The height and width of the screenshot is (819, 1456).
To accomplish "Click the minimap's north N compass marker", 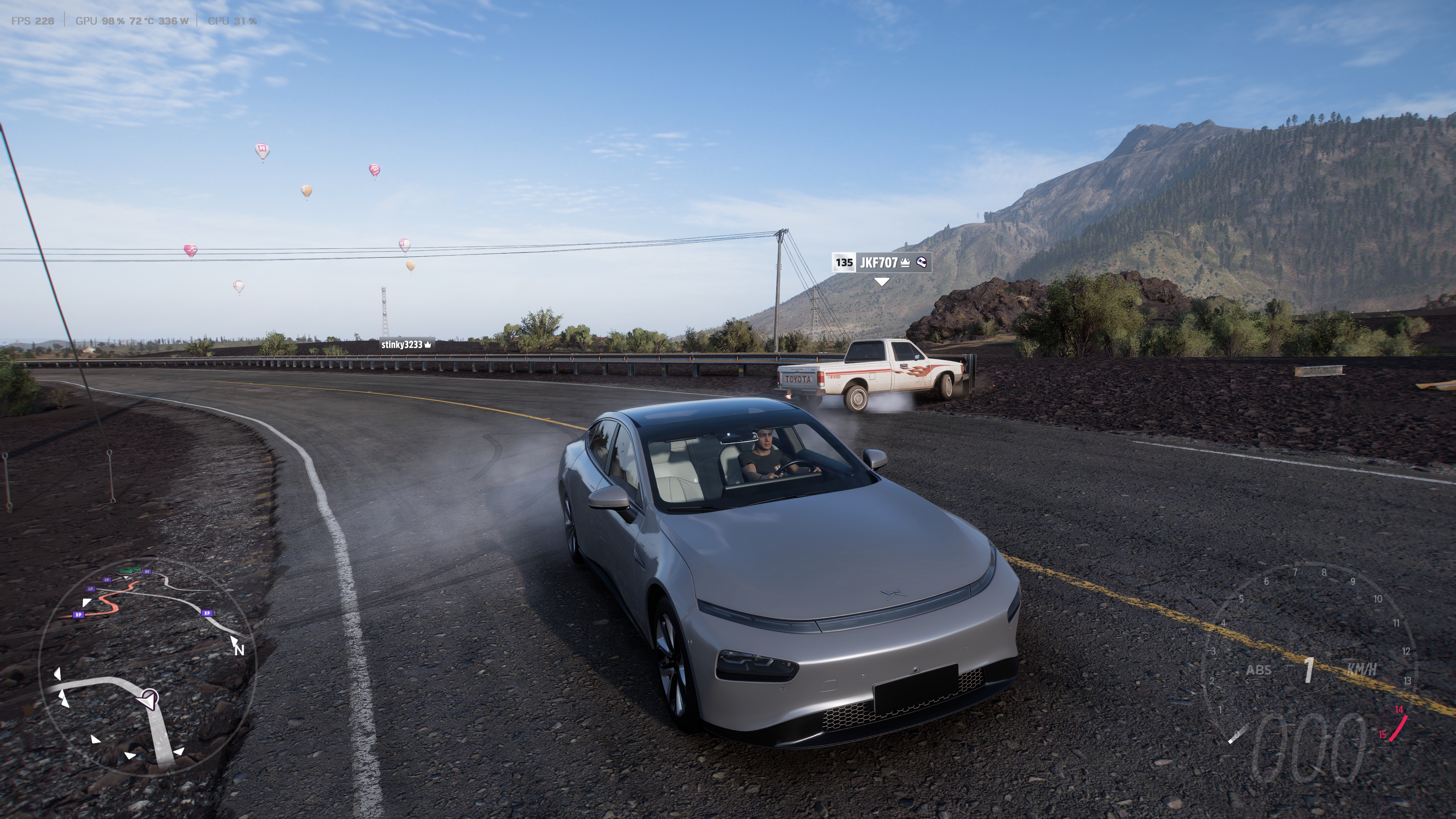I will click(x=239, y=650).
